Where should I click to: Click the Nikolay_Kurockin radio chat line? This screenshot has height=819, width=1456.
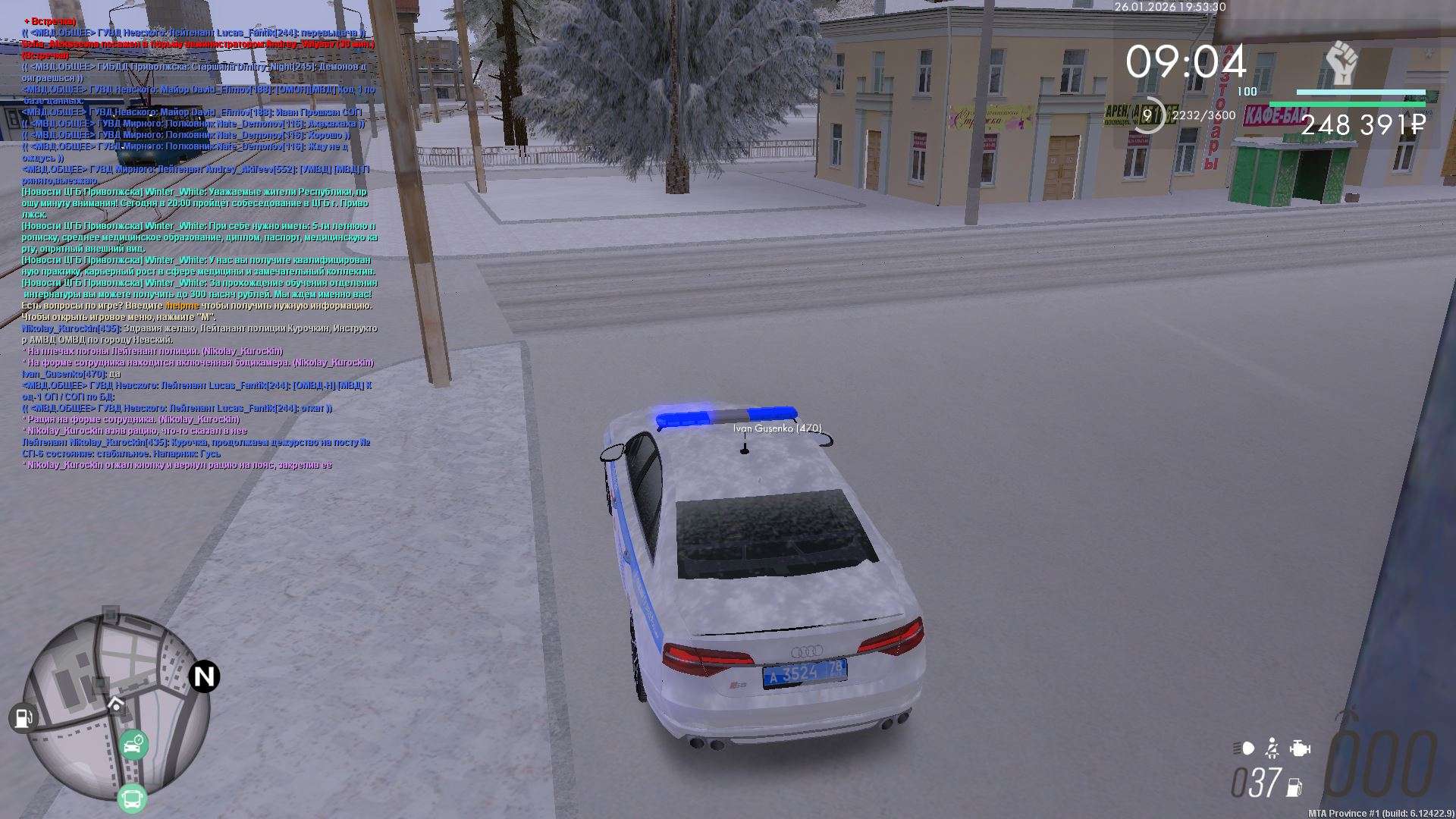click(196, 442)
